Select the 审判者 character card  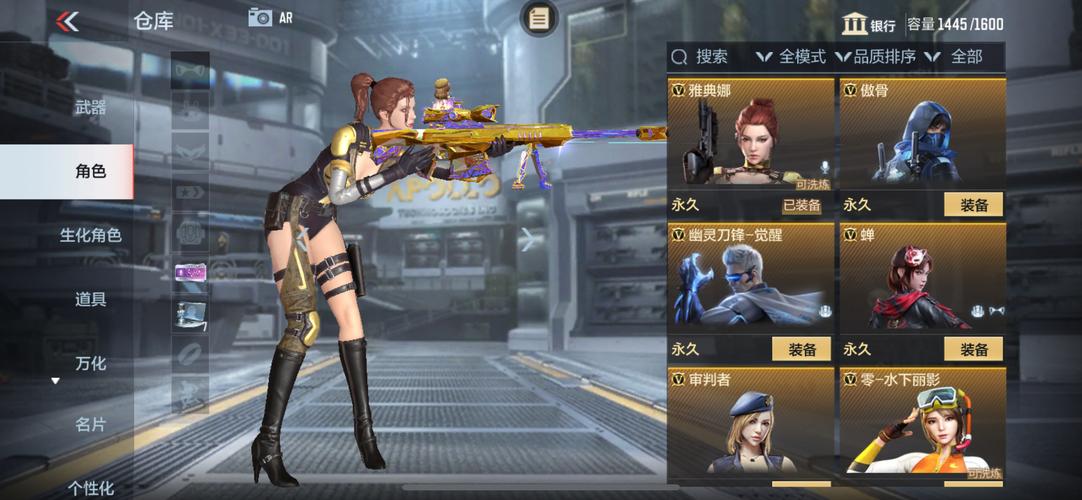coord(751,425)
